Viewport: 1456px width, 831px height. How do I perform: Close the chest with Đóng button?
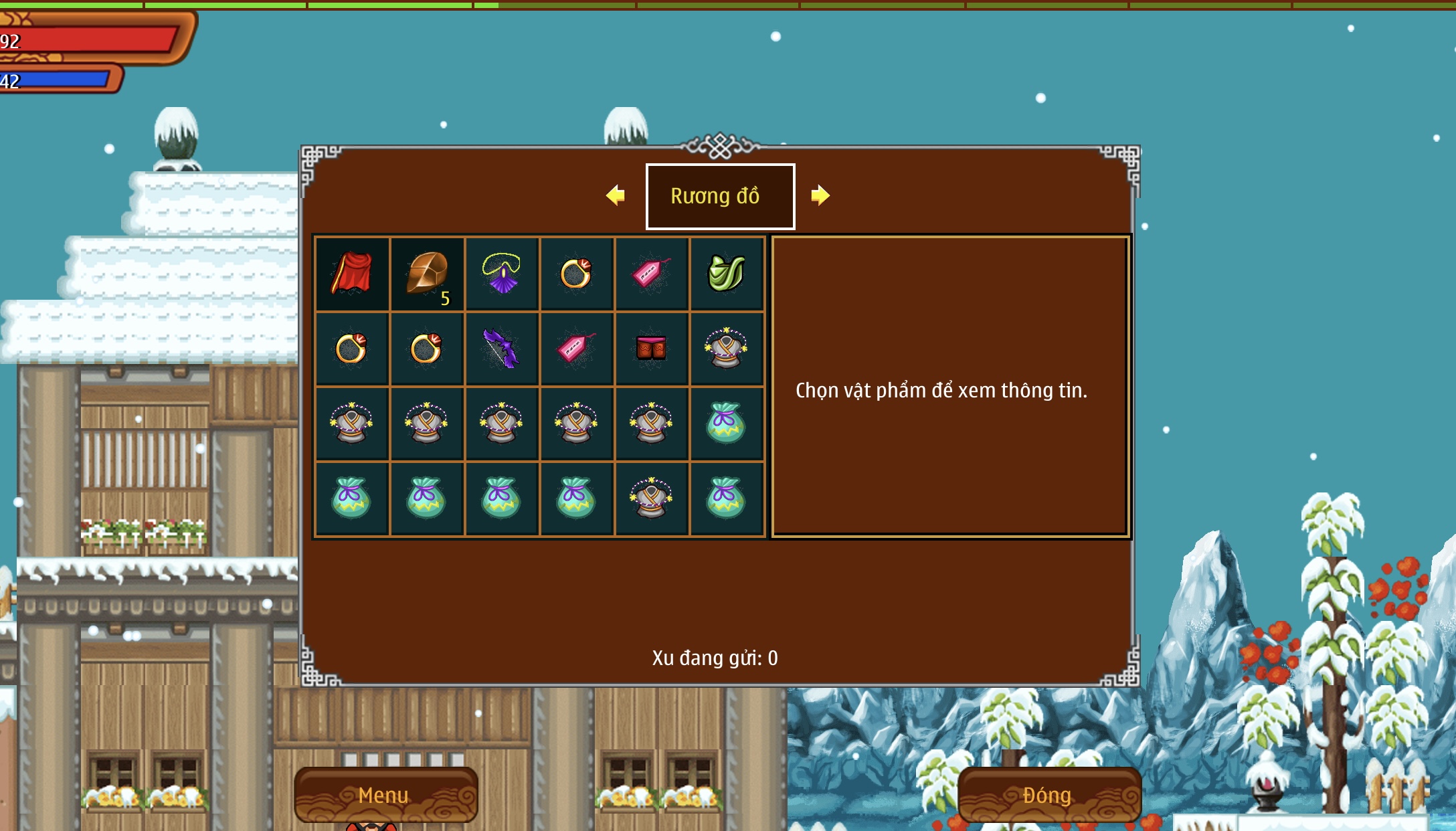pyautogui.click(x=1048, y=795)
